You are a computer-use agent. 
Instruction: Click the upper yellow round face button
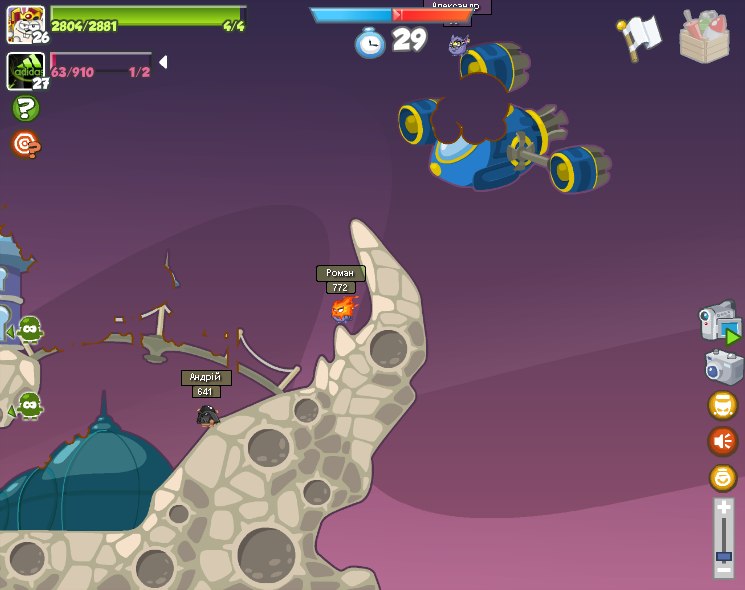722,405
